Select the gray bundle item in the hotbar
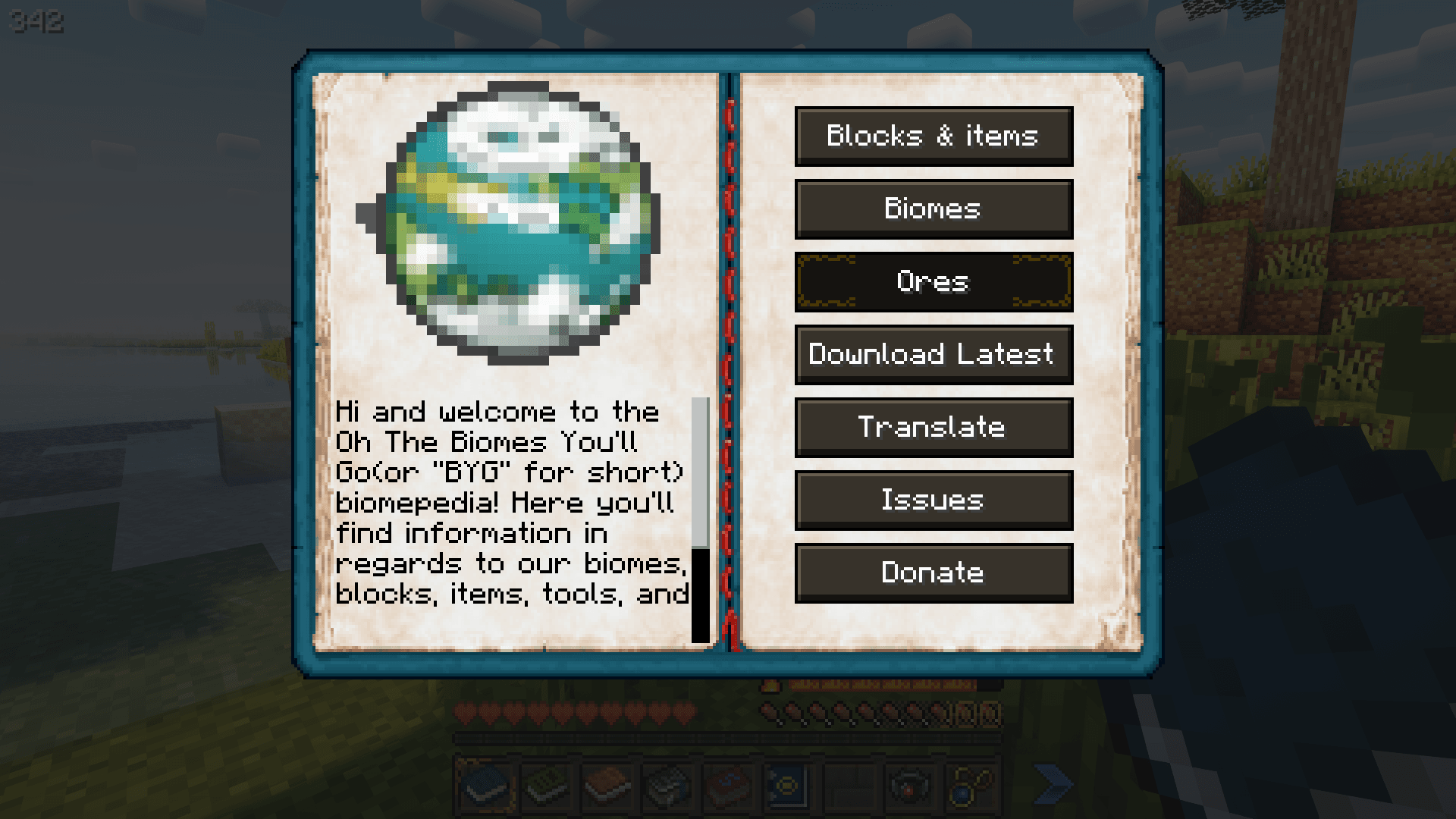The height and width of the screenshot is (819, 1456). tap(662, 786)
